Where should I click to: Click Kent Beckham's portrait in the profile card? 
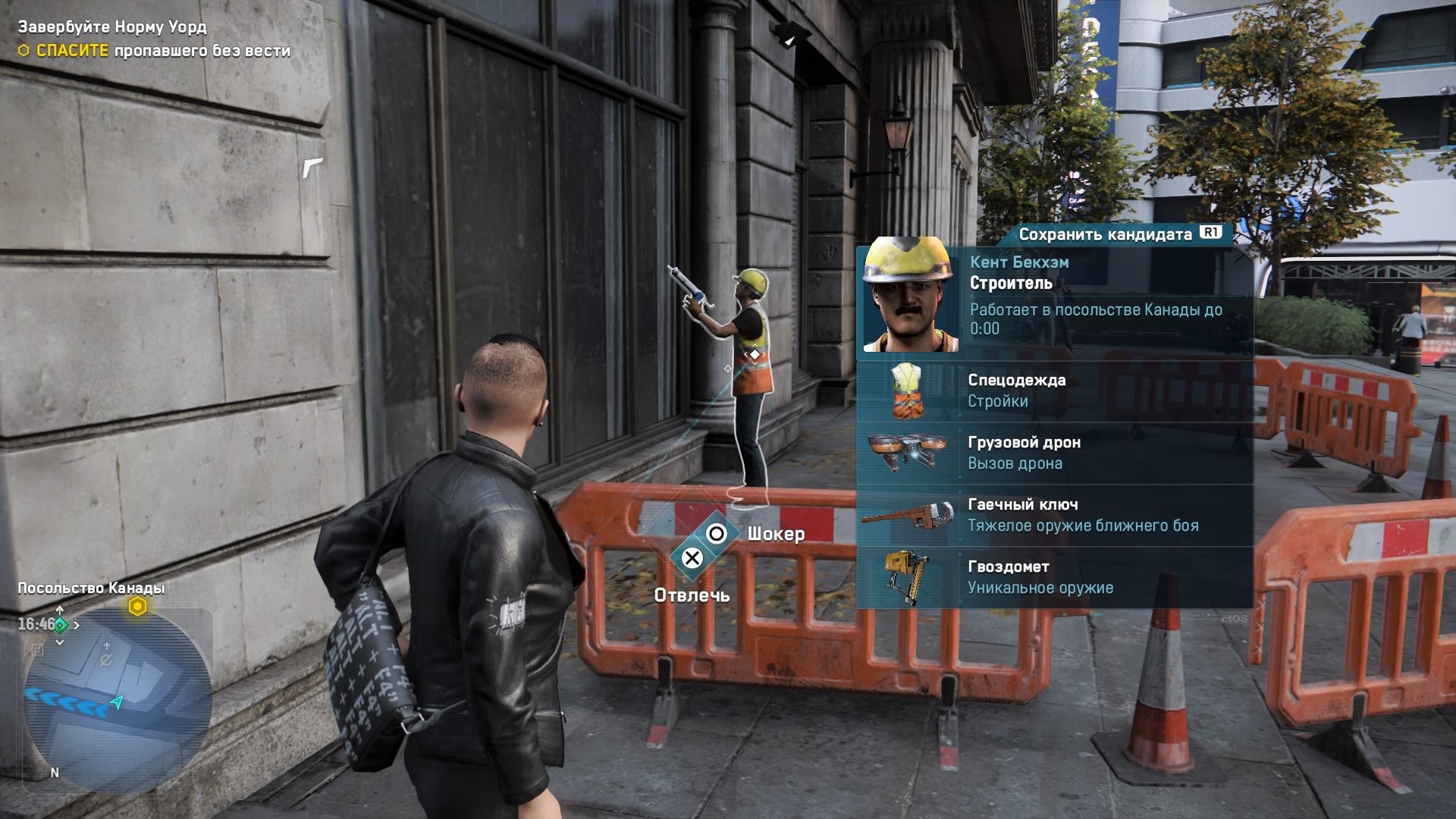click(908, 295)
